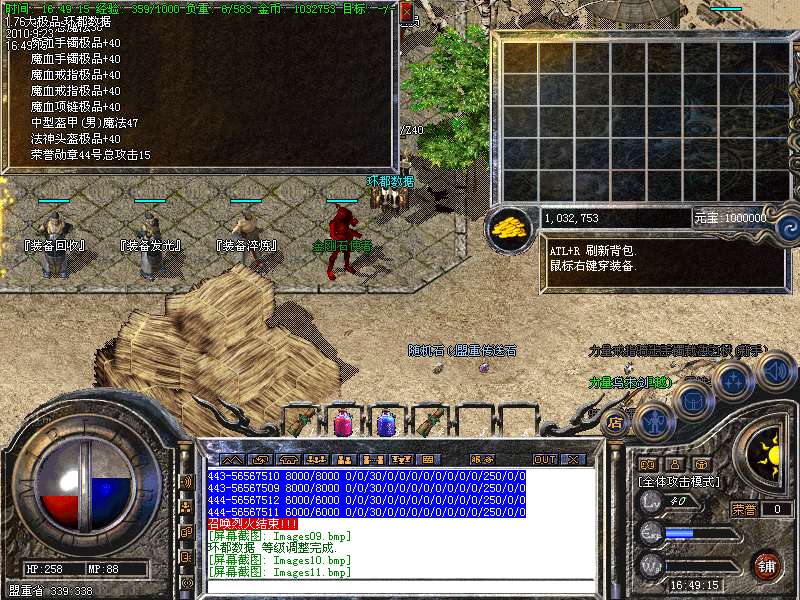Select the 法神头盔极品+40 list entry
The width and height of the screenshot is (800, 600).
pos(75,139)
